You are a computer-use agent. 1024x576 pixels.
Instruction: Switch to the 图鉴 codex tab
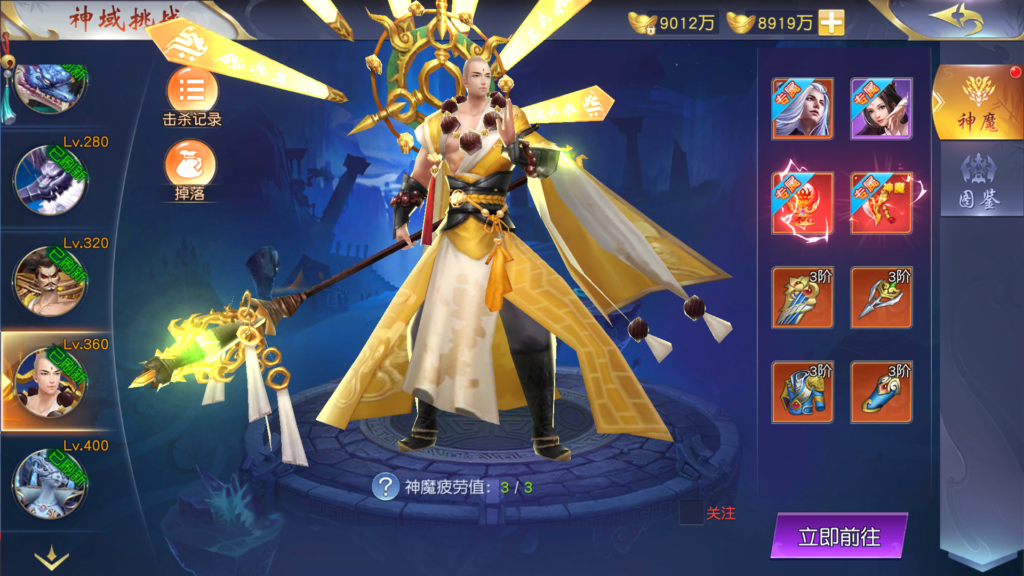(979, 183)
